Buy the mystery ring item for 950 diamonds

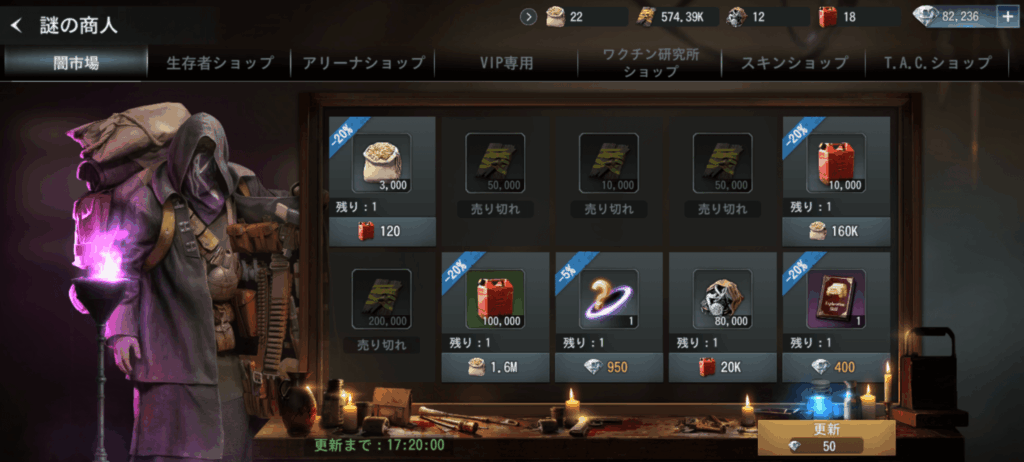[x=609, y=366]
